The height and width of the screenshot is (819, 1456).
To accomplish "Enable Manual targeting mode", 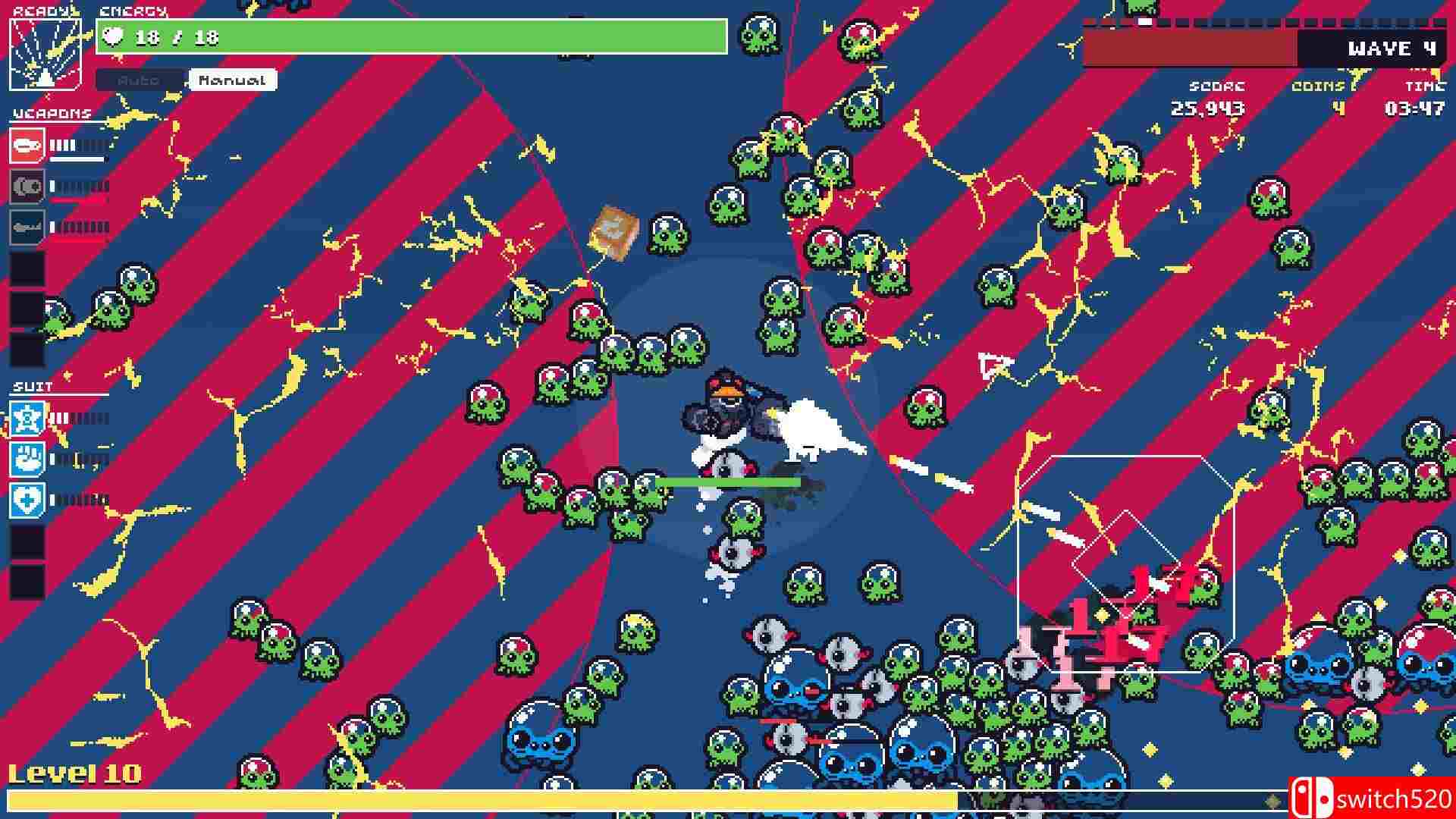I will (231, 80).
